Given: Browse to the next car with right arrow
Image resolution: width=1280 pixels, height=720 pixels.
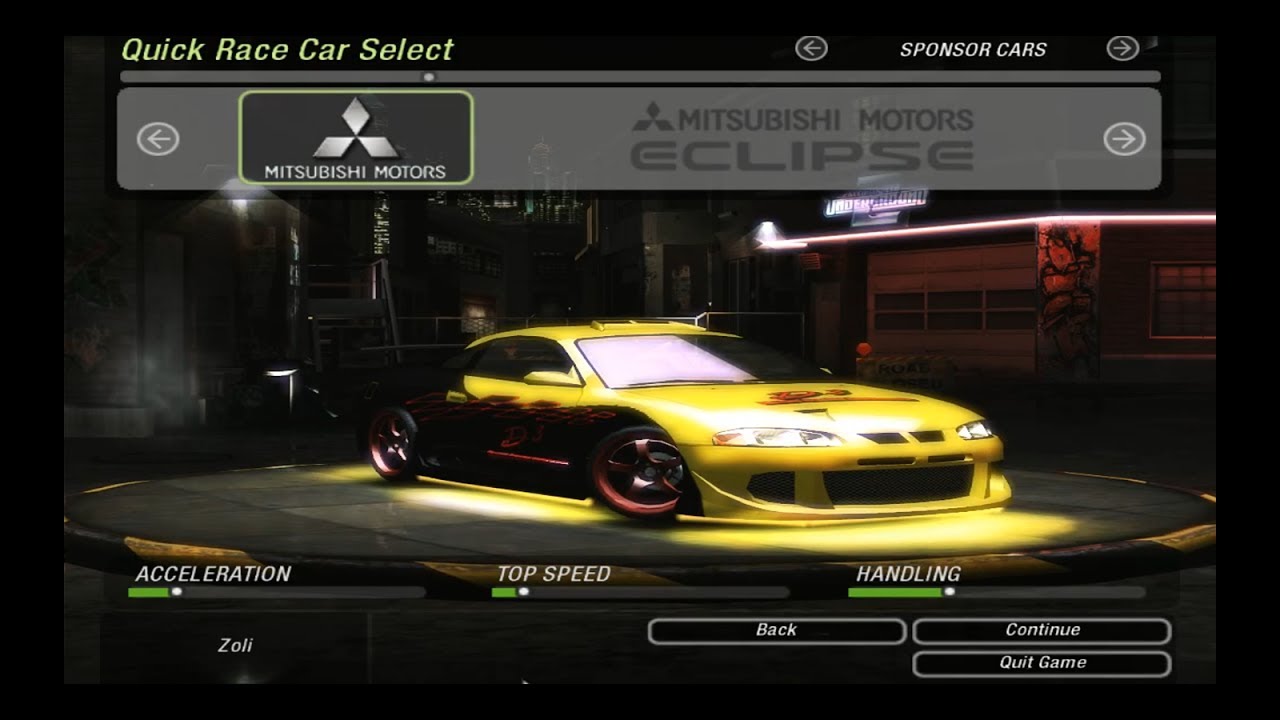Looking at the screenshot, I should (x=1124, y=139).
